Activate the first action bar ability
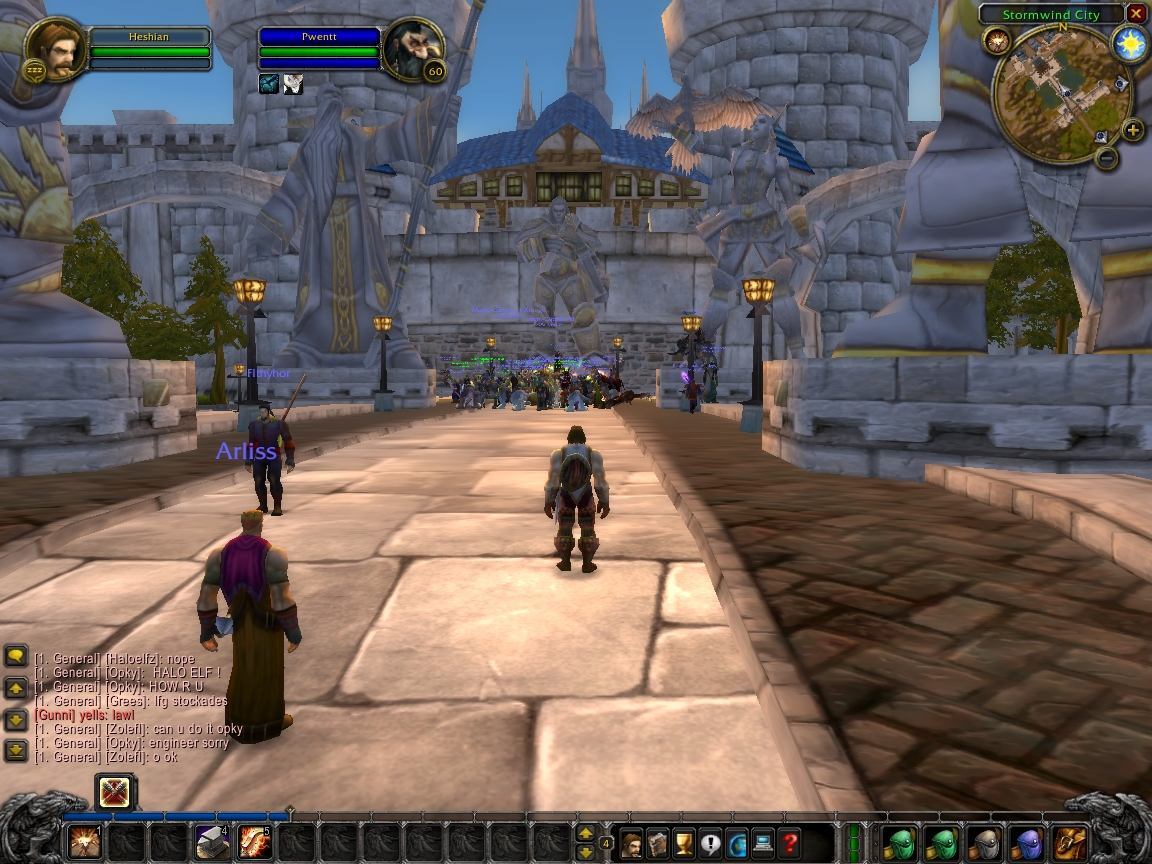 [x=84, y=842]
